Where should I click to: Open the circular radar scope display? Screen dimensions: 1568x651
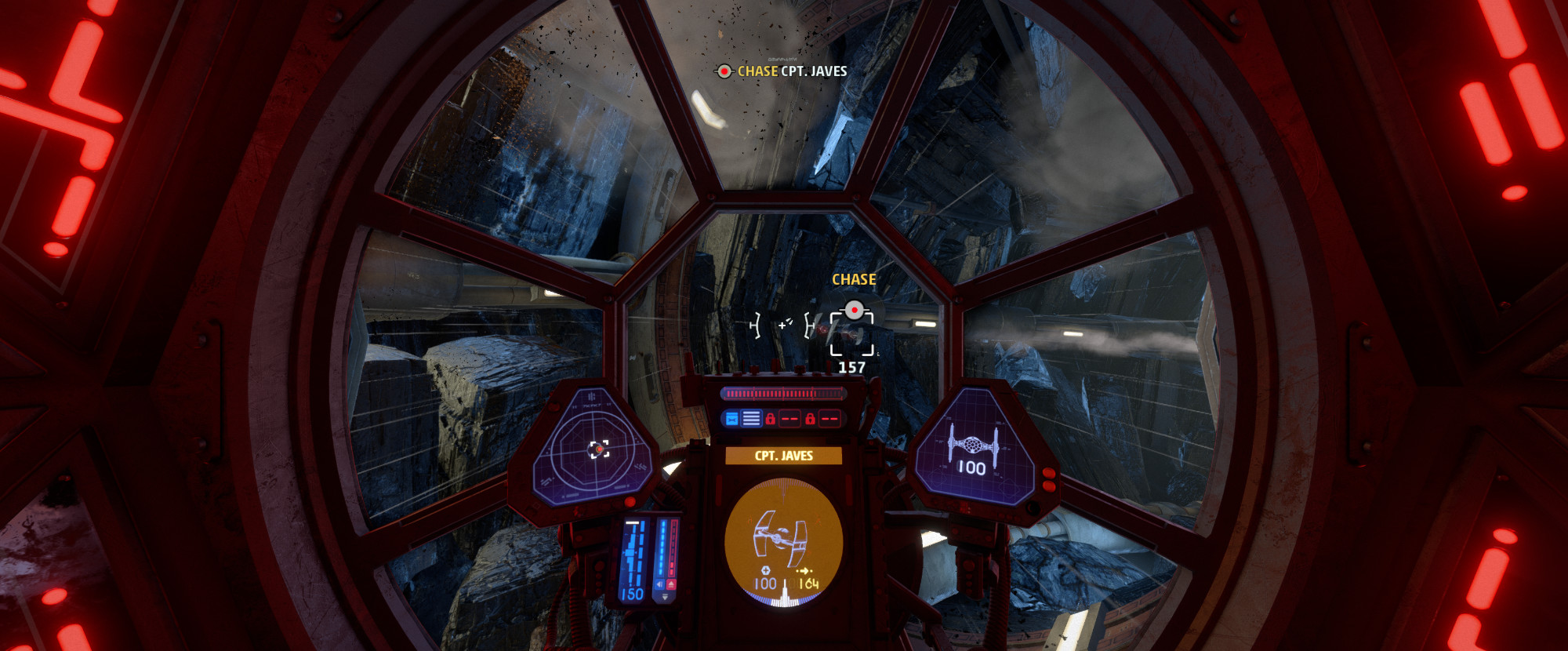click(x=596, y=449)
